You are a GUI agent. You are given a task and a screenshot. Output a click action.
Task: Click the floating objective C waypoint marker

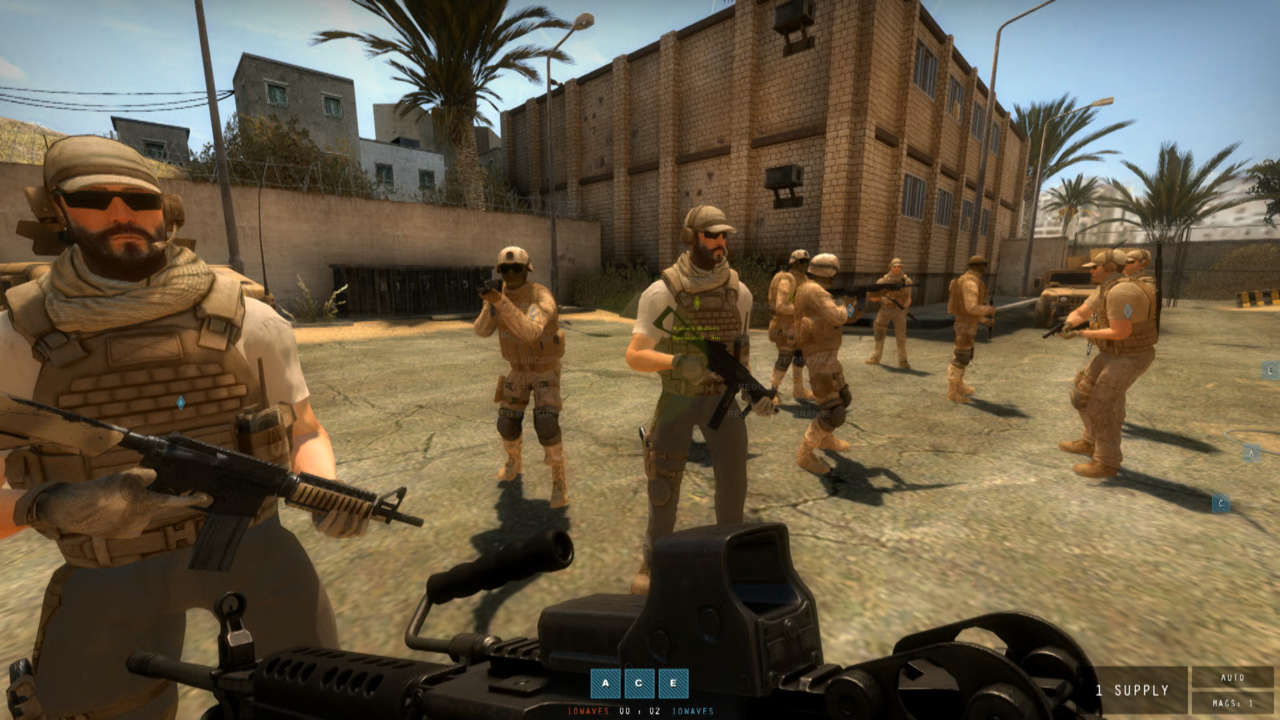[x=1220, y=503]
